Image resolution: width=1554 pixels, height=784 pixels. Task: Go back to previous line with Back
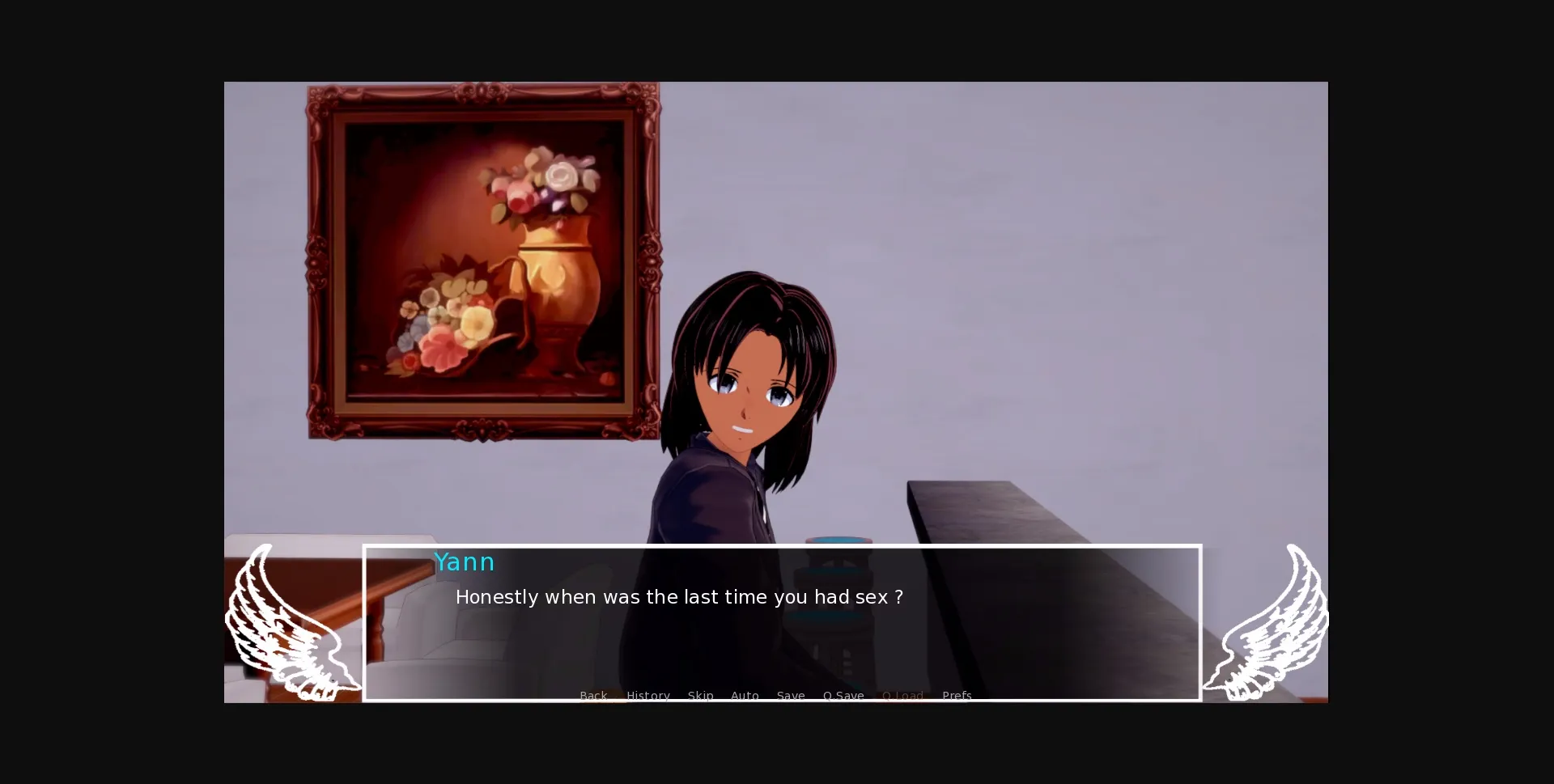(593, 696)
